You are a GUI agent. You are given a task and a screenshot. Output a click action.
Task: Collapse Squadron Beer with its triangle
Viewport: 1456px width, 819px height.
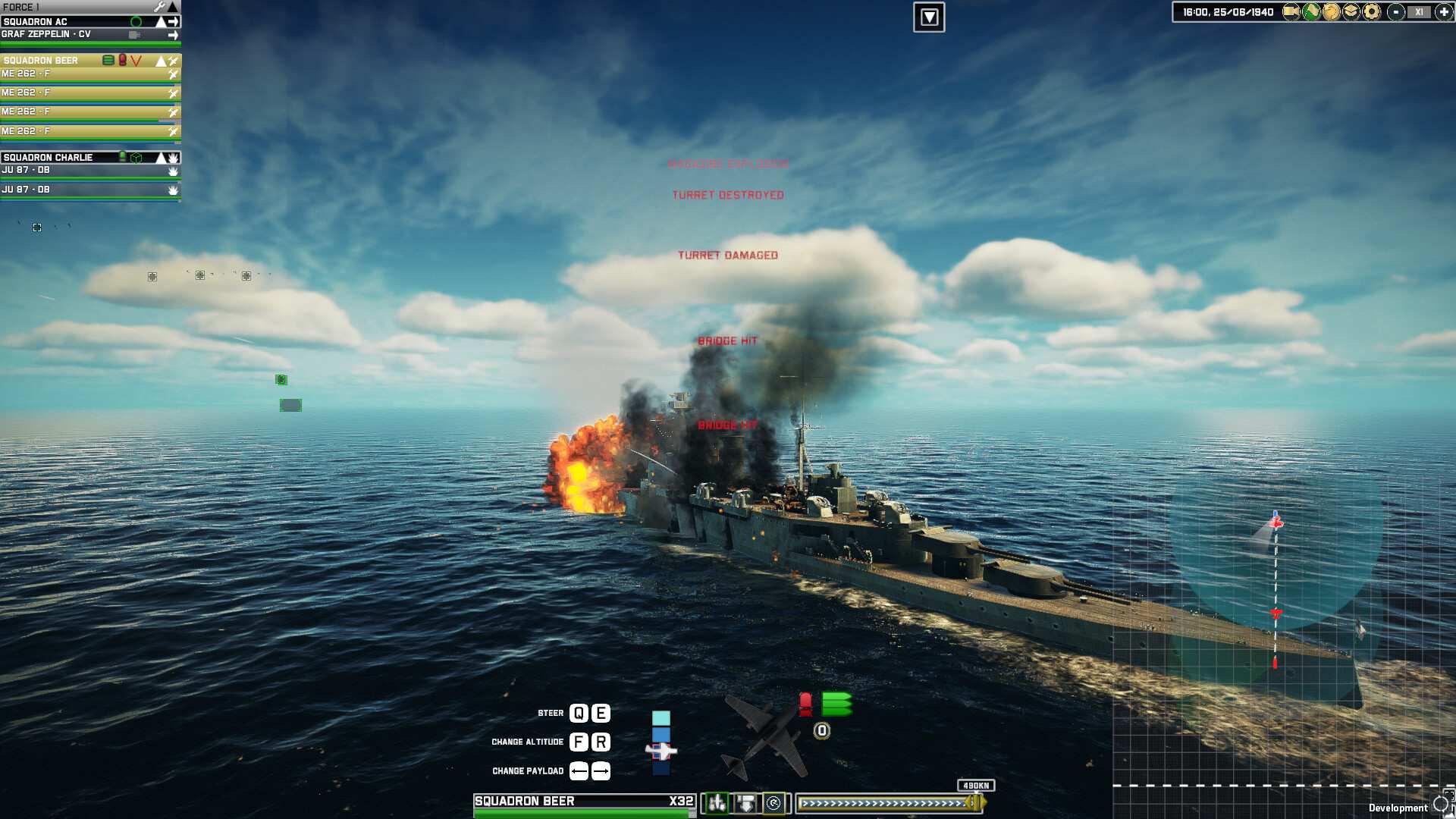pyautogui.click(x=161, y=60)
